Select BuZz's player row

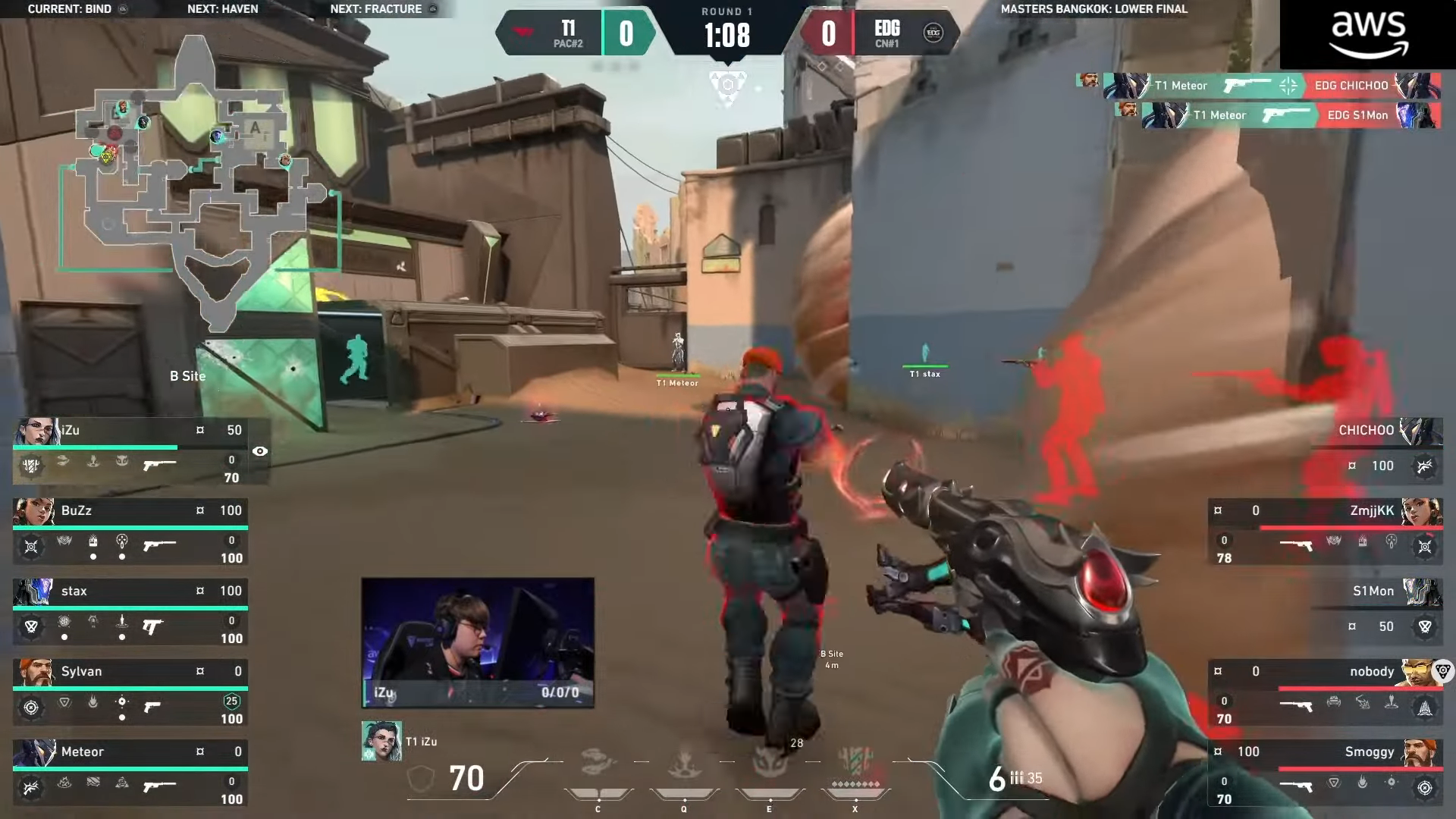click(x=130, y=532)
